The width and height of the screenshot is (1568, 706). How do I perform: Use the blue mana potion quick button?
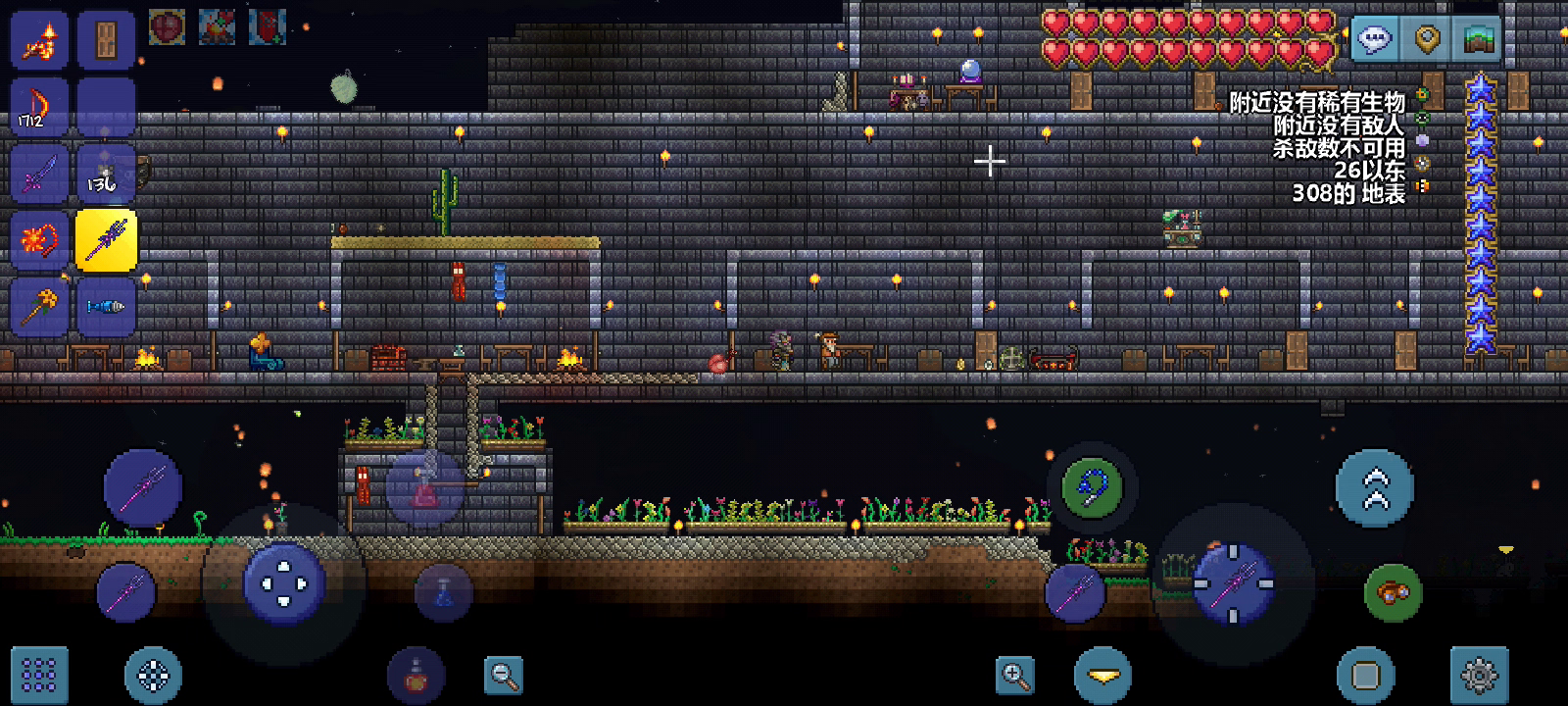click(443, 592)
